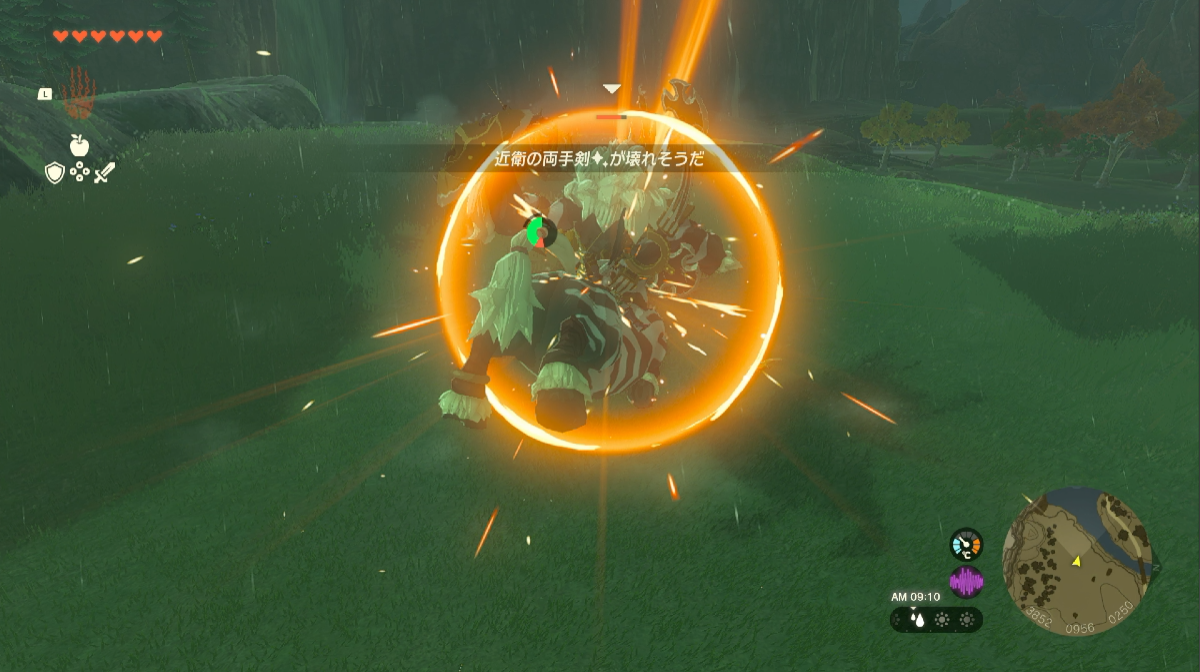Activate the red hand ability icon
This screenshot has width=1200, height=672.
pyautogui.click(x=77, y=95)
